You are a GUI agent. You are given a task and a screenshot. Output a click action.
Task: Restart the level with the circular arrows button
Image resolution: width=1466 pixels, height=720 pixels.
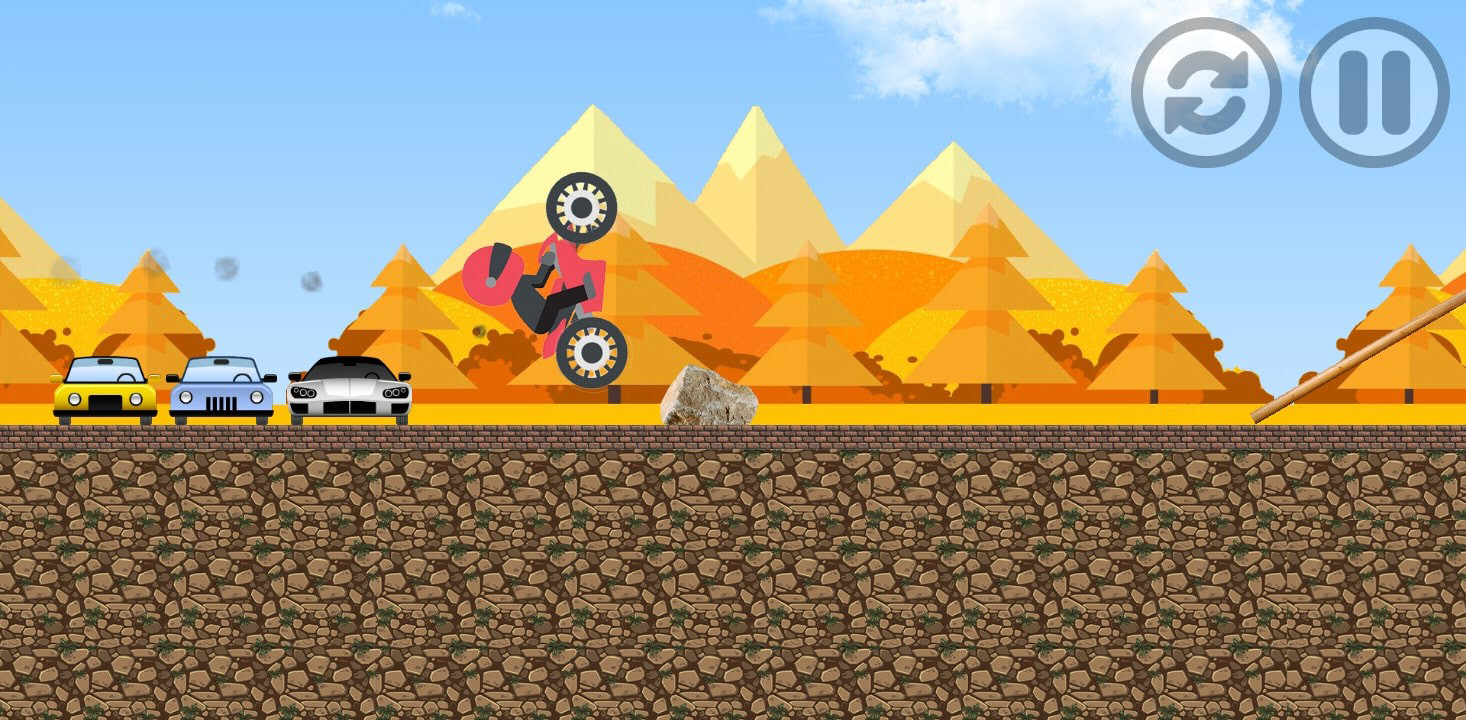pos(1206,92)
